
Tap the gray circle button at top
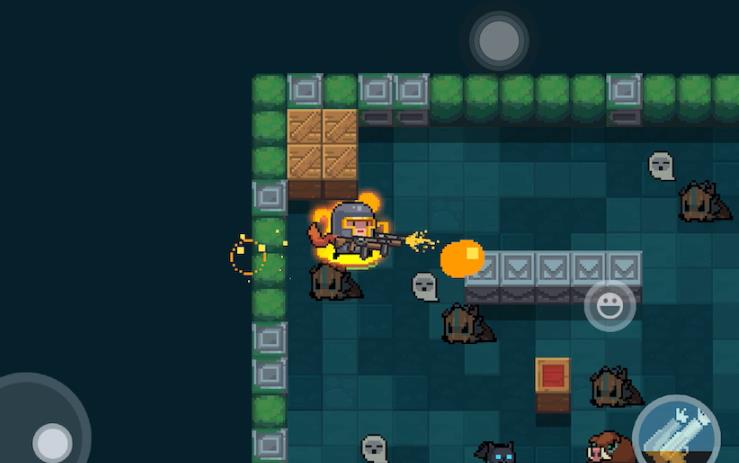(498, 41)
